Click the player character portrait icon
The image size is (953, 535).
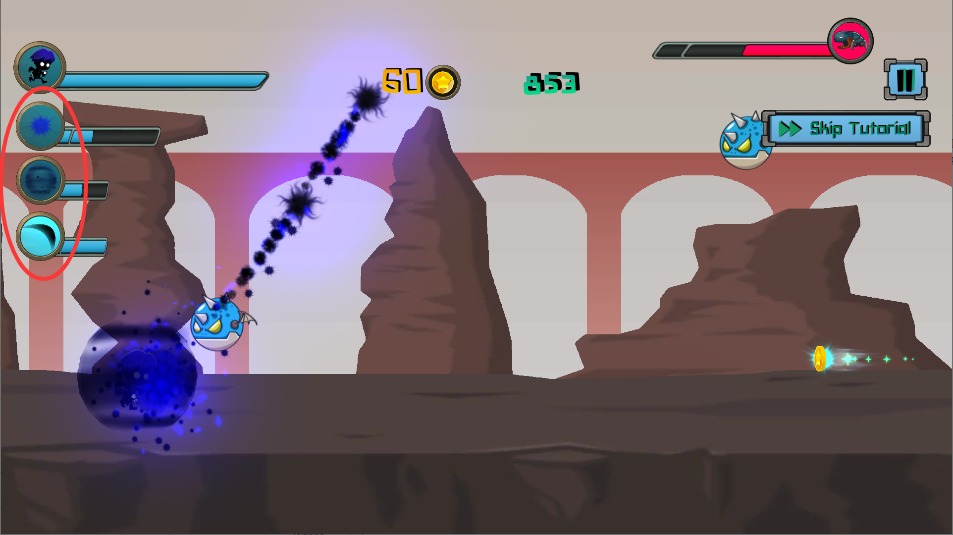click(40, 67)
